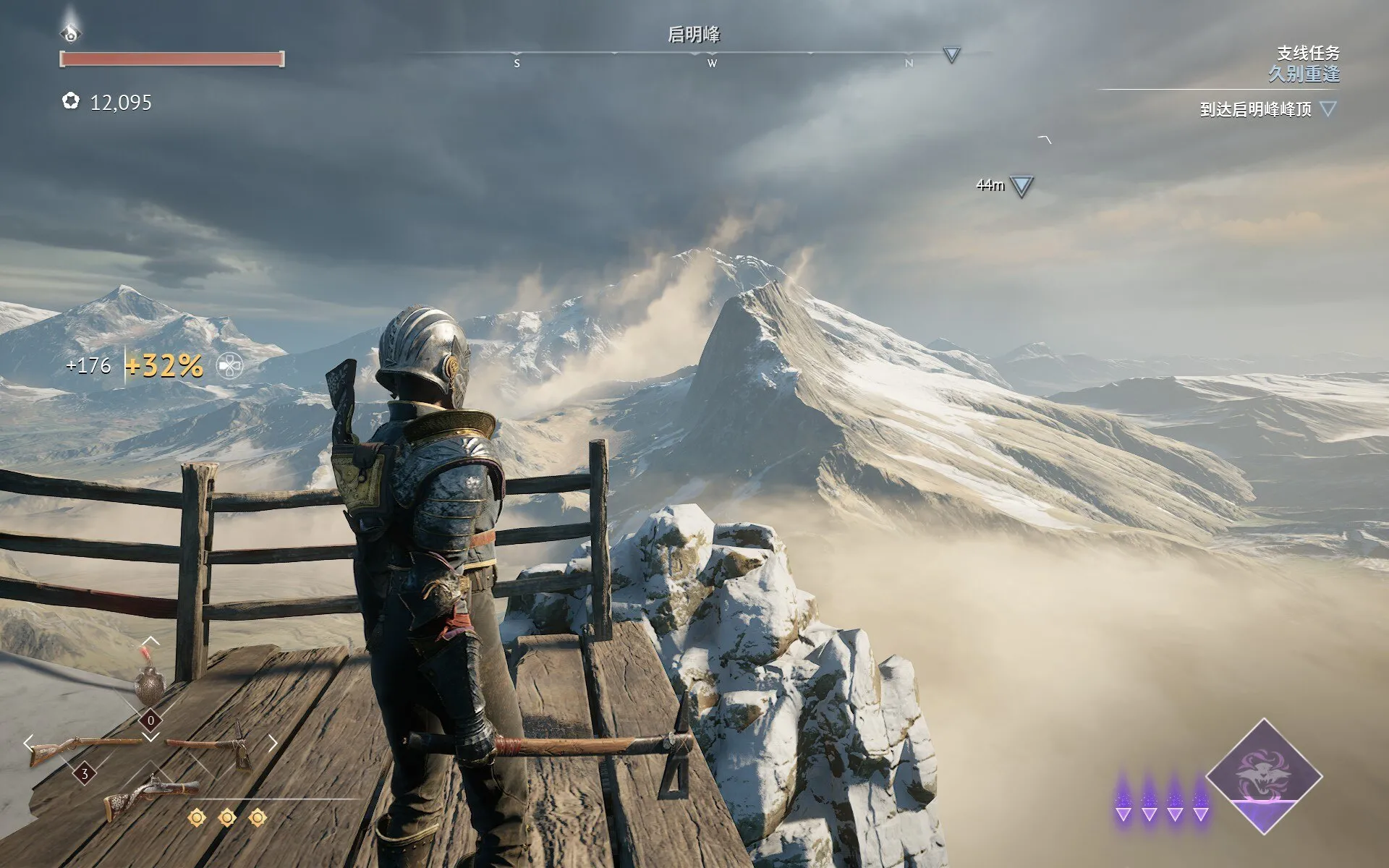The height and width of the screenshot is (868, 1389).
Task: Click the quest marker on the compass bar
Action: tap(951, 54)
